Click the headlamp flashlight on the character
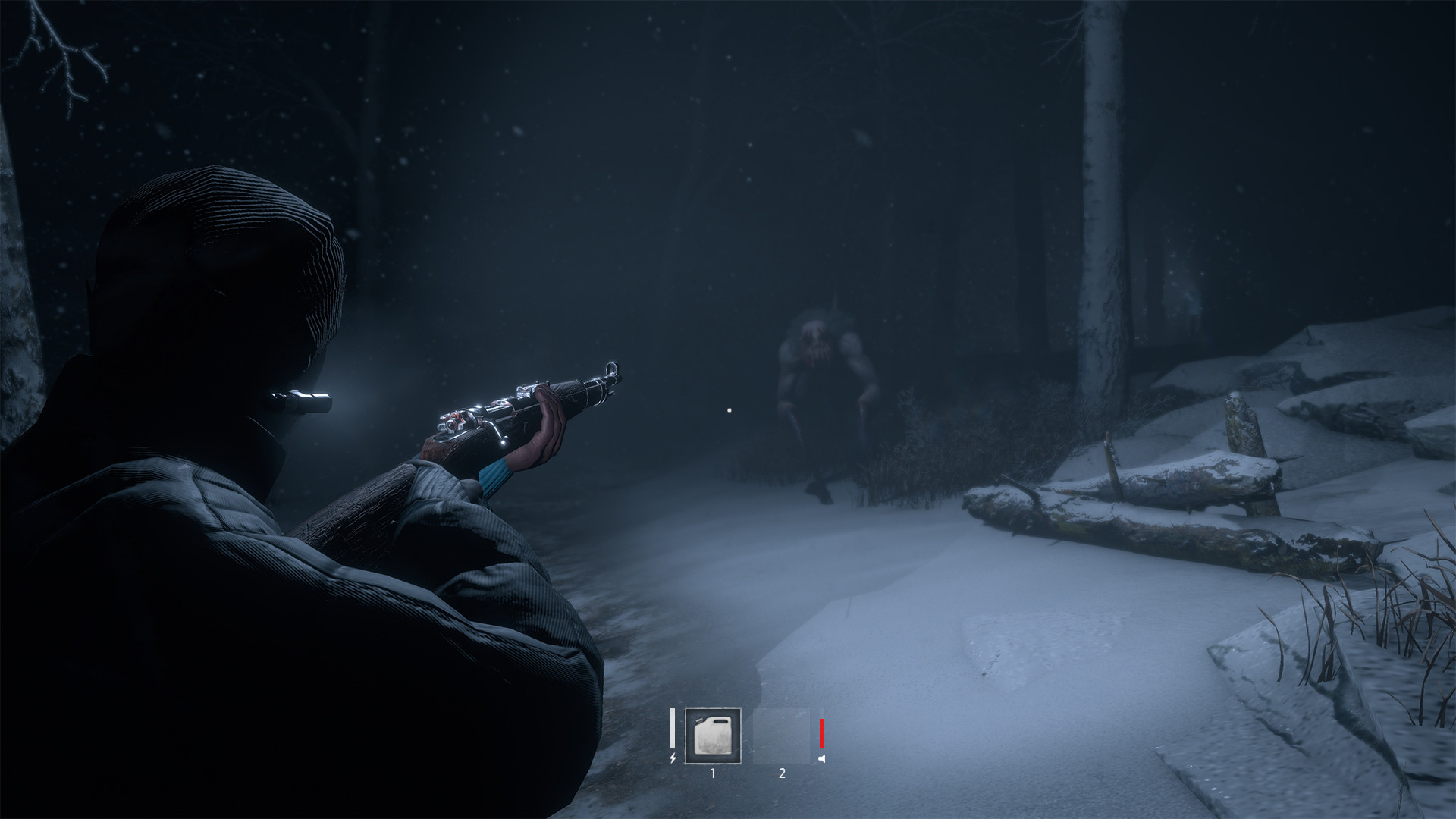1456x819 pixels. (x=306, y=400)
